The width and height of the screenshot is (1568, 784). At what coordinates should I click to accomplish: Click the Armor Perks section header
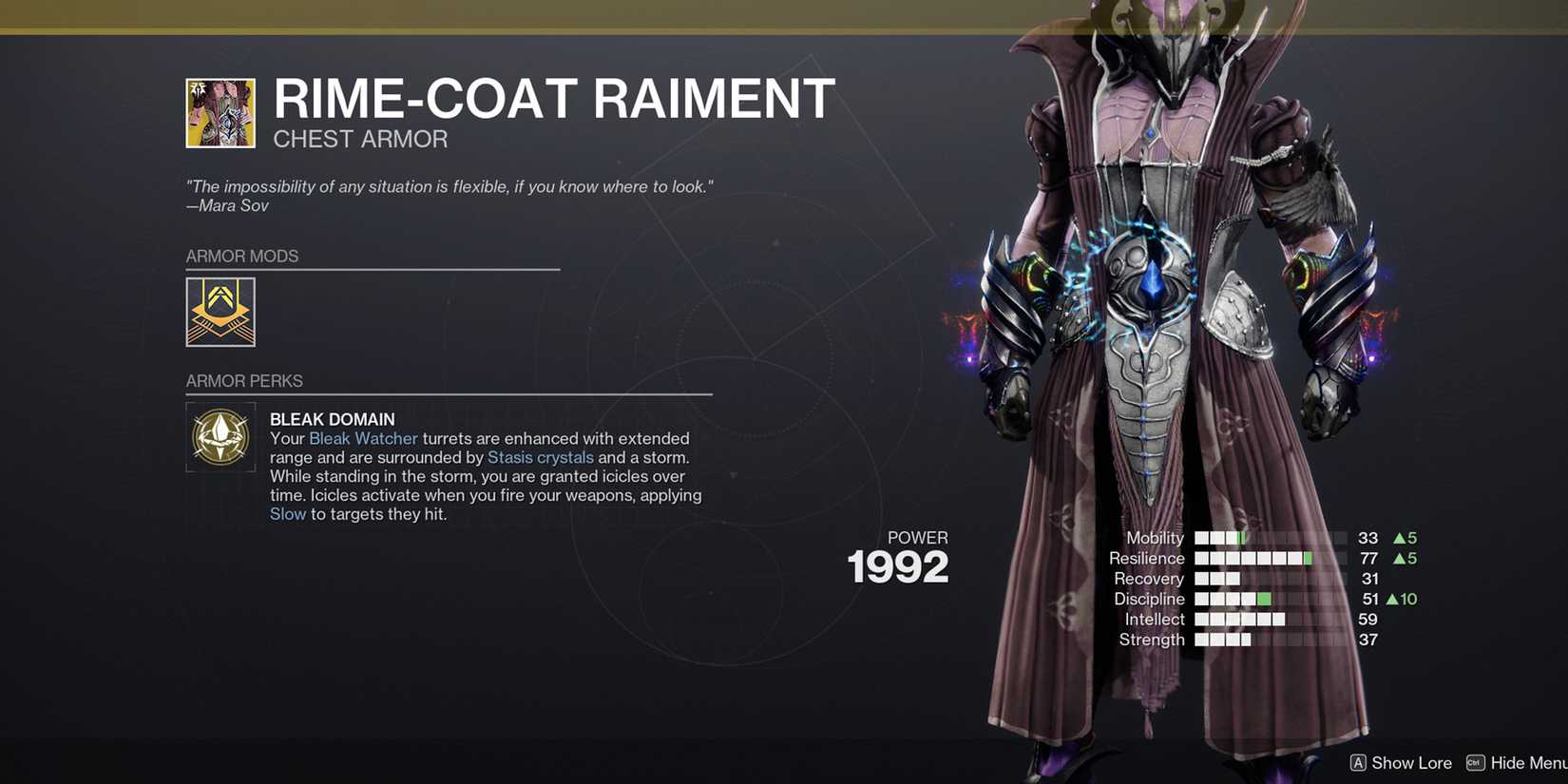click(244, 380)
